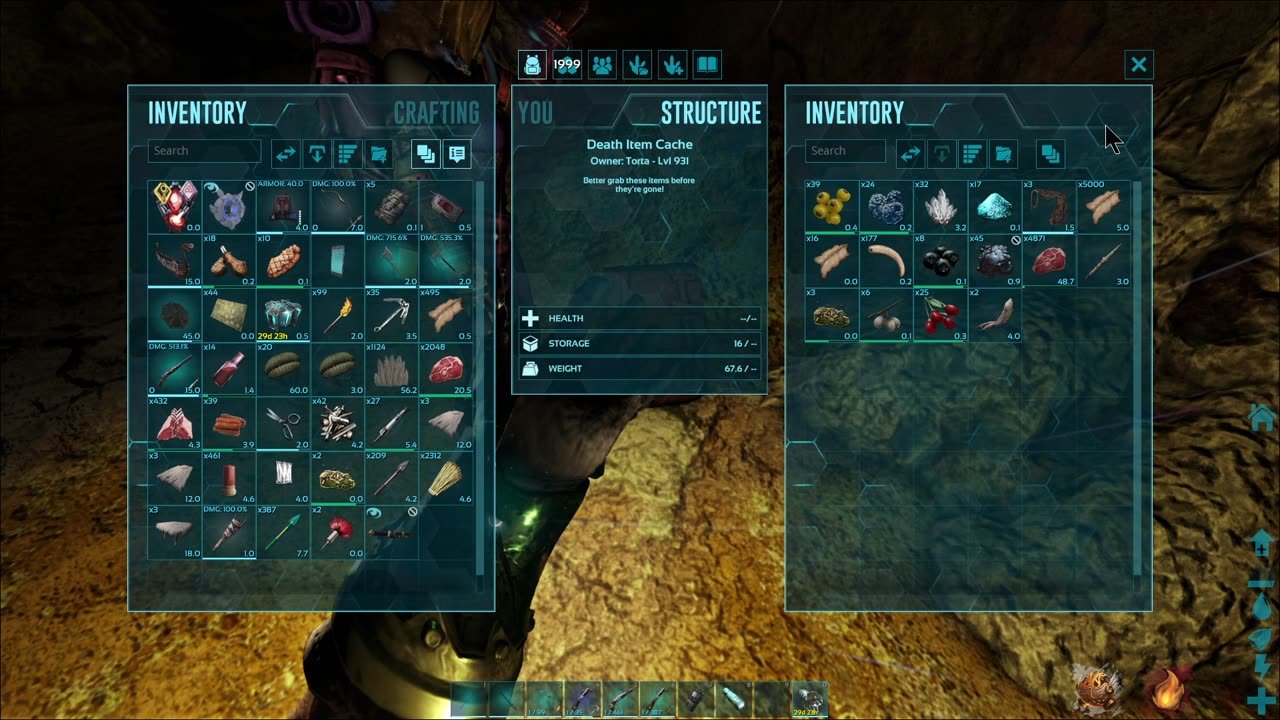
Task: Open the open-book icon in the top bar
Action: pos(707,65)
